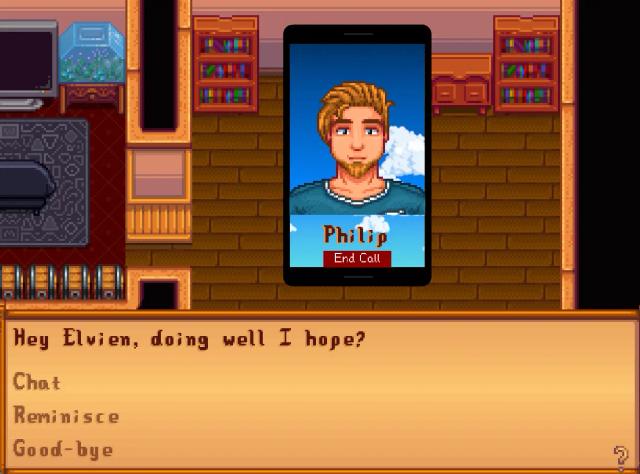Pick the Good-bye response
This screenshot has width=640, height=474.
click(63, 449)
